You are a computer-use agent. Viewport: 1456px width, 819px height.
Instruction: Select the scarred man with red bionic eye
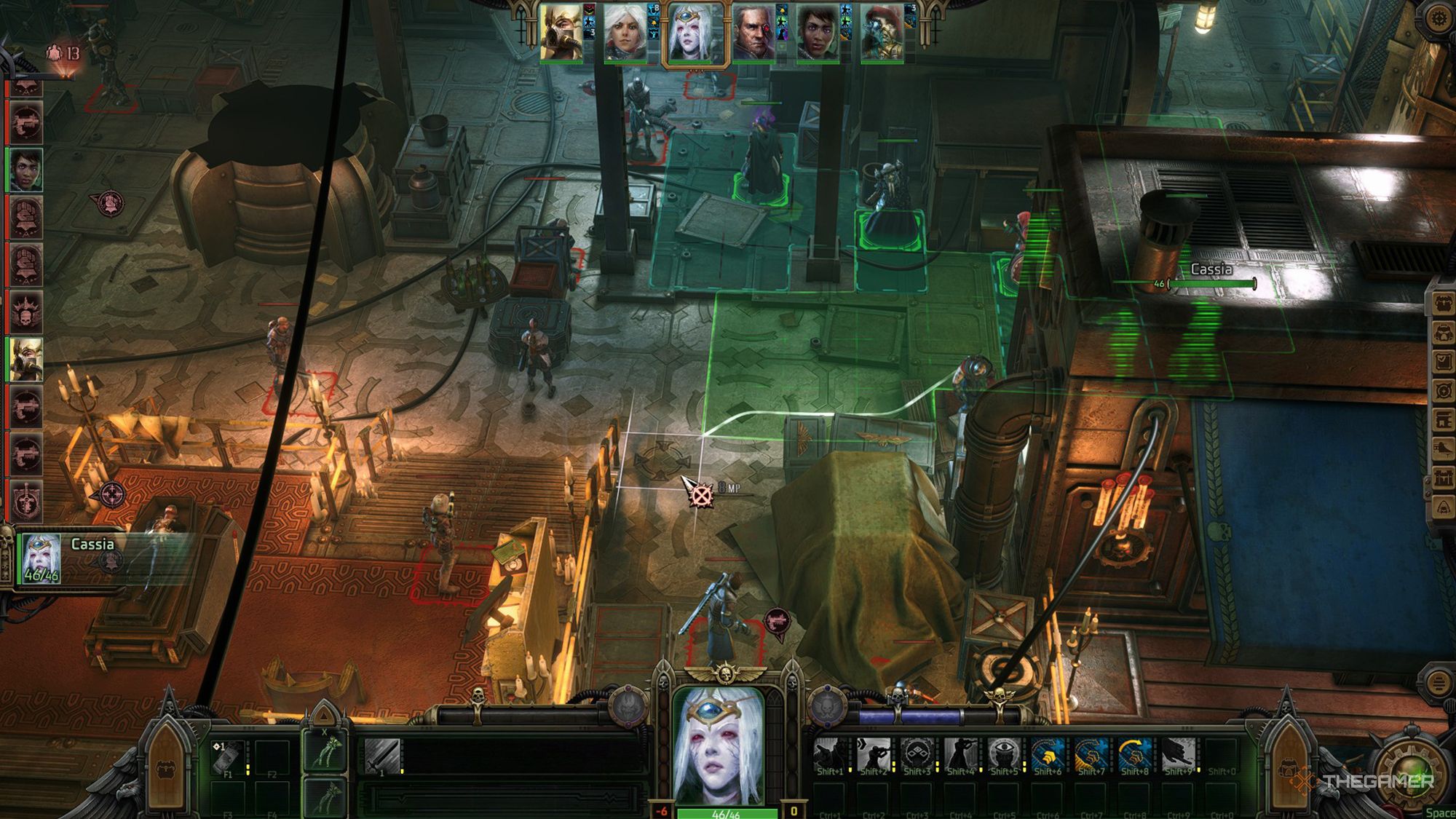click(753, 33)
